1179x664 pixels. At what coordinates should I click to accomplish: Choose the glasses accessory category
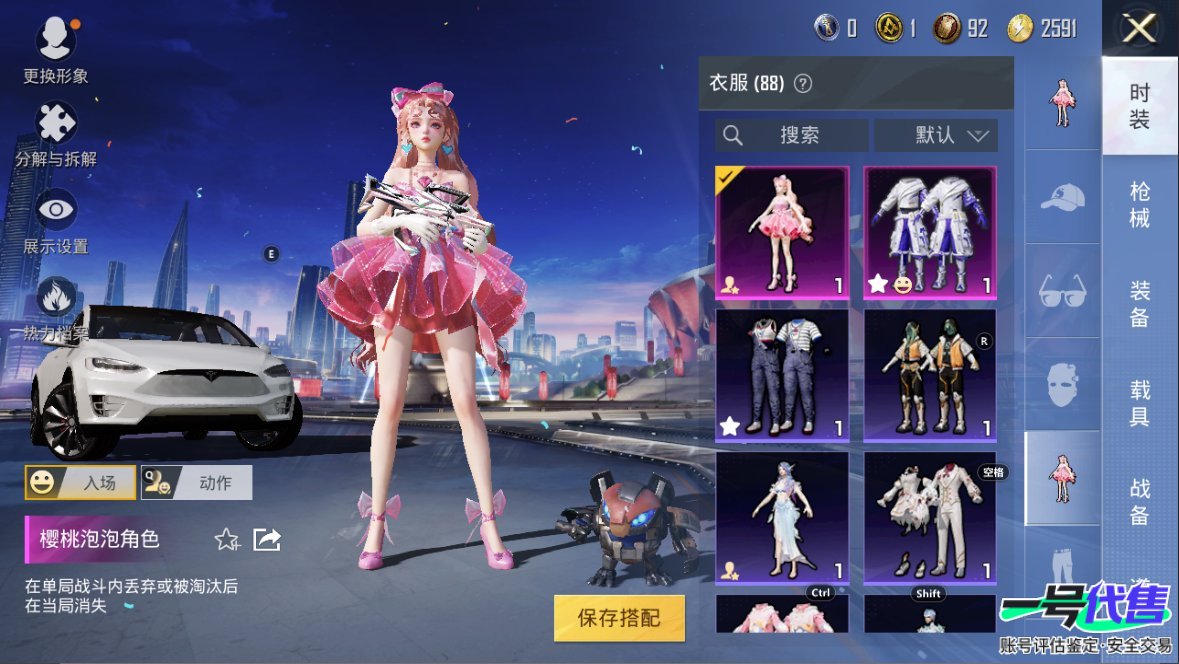click(x=1062, y=292)
